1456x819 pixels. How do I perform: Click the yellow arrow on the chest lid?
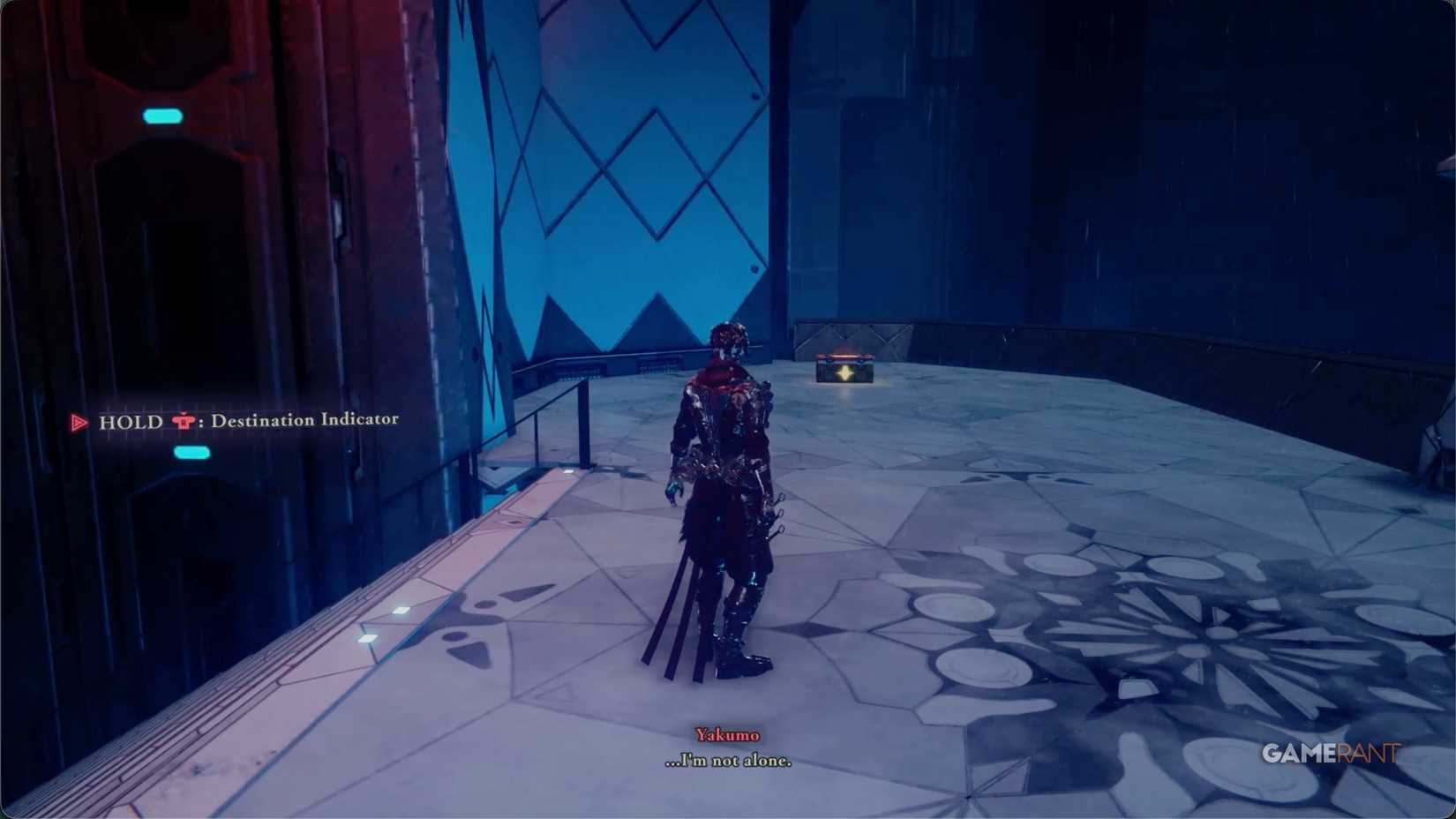click(x=845, y=372)
